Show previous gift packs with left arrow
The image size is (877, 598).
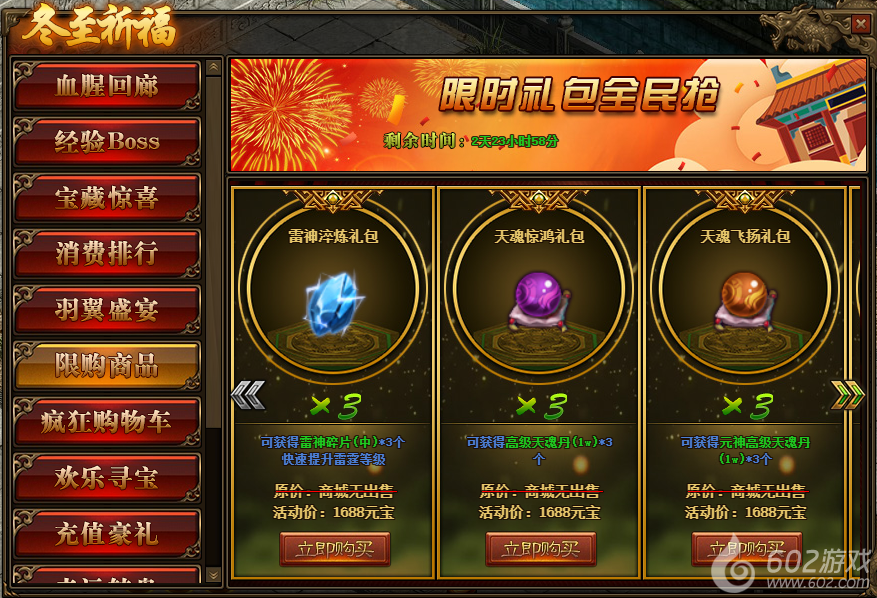click(x=247, y=396)
